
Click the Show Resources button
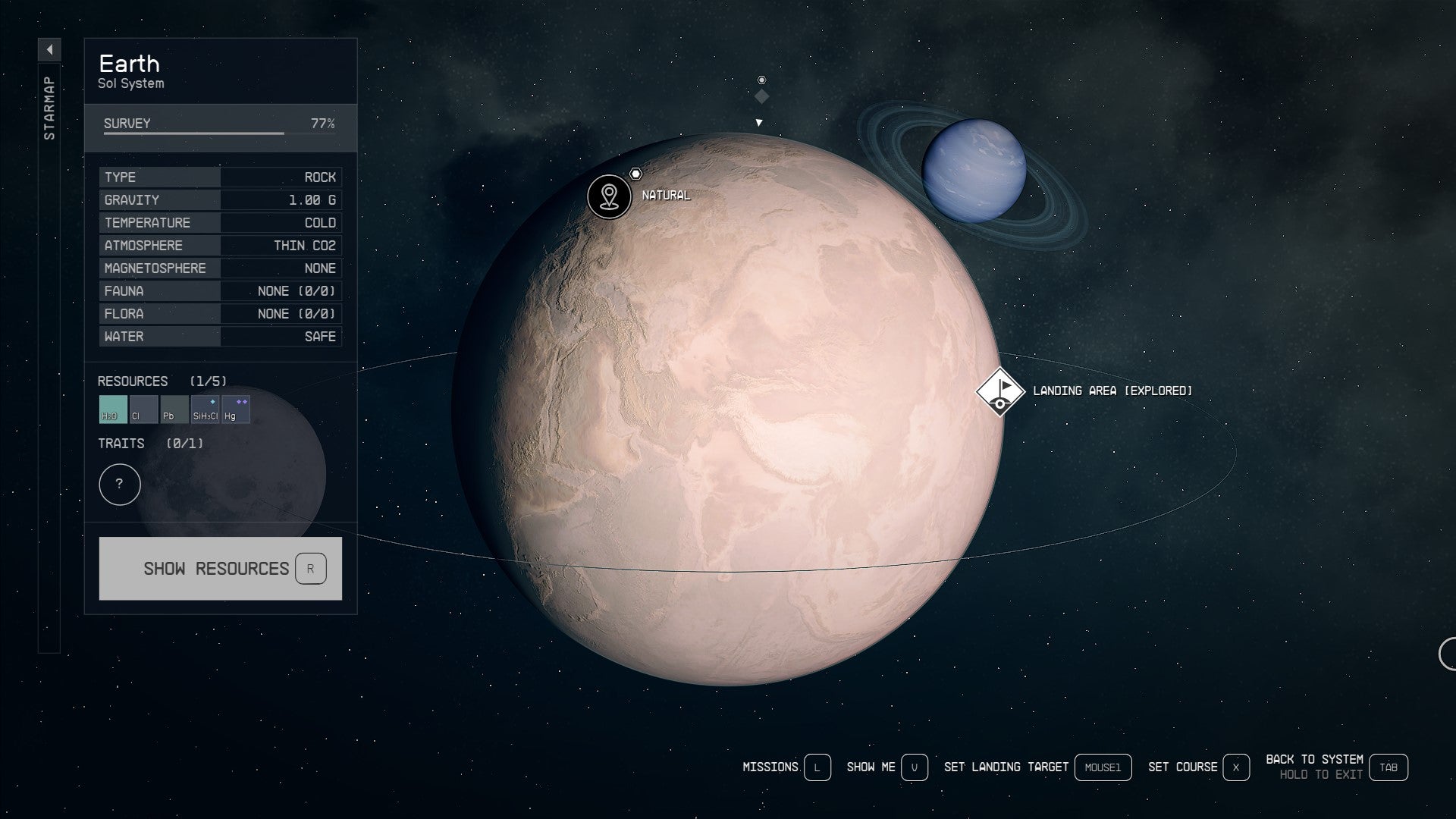coord(220,569)
